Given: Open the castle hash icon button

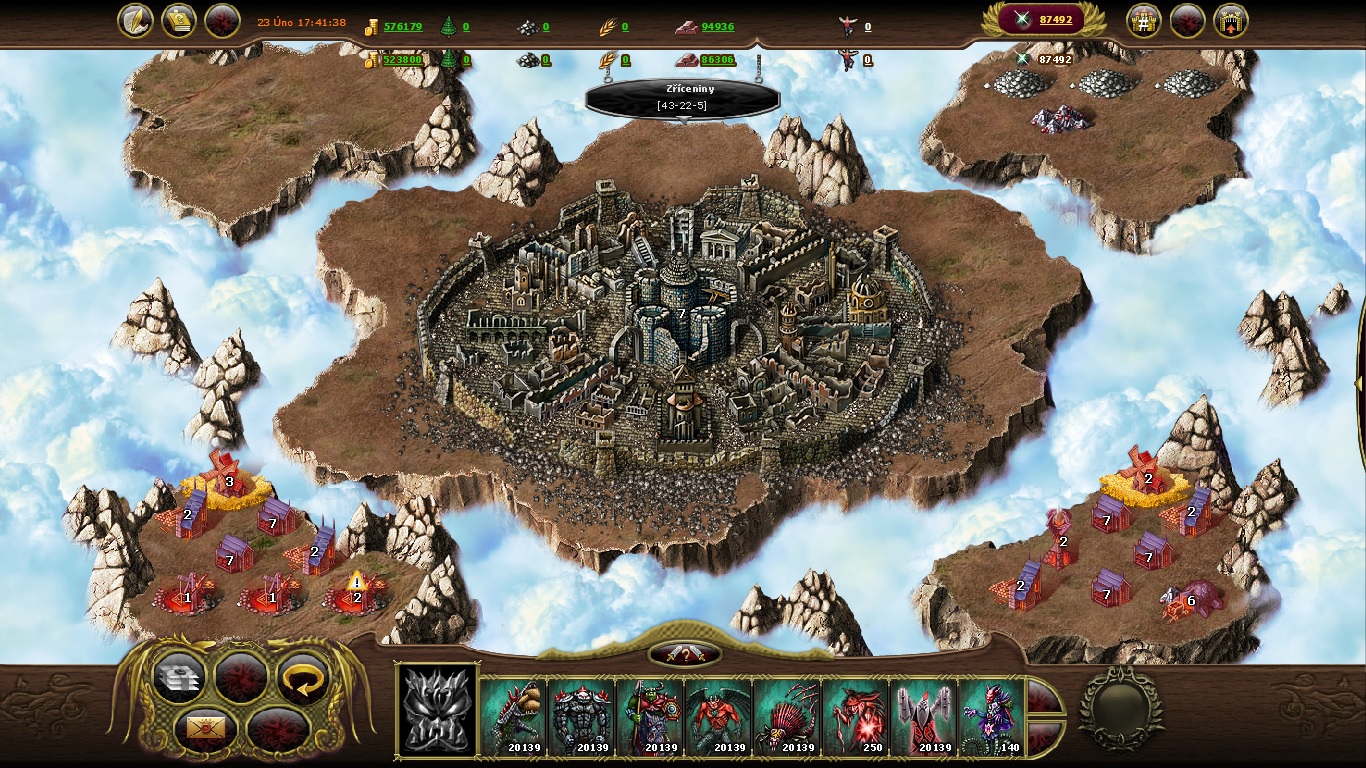Looking at the screenshot, I should [1144, 21].
